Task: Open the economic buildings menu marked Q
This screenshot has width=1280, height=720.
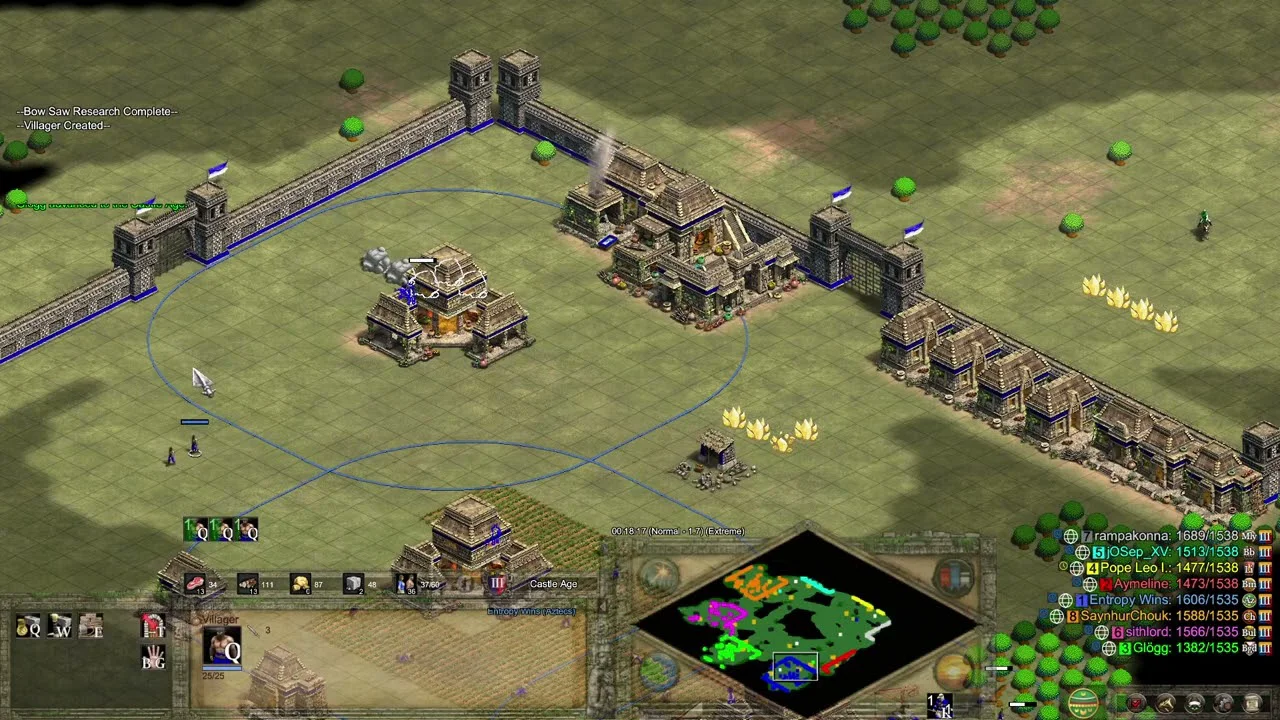Action: point(28,627)
